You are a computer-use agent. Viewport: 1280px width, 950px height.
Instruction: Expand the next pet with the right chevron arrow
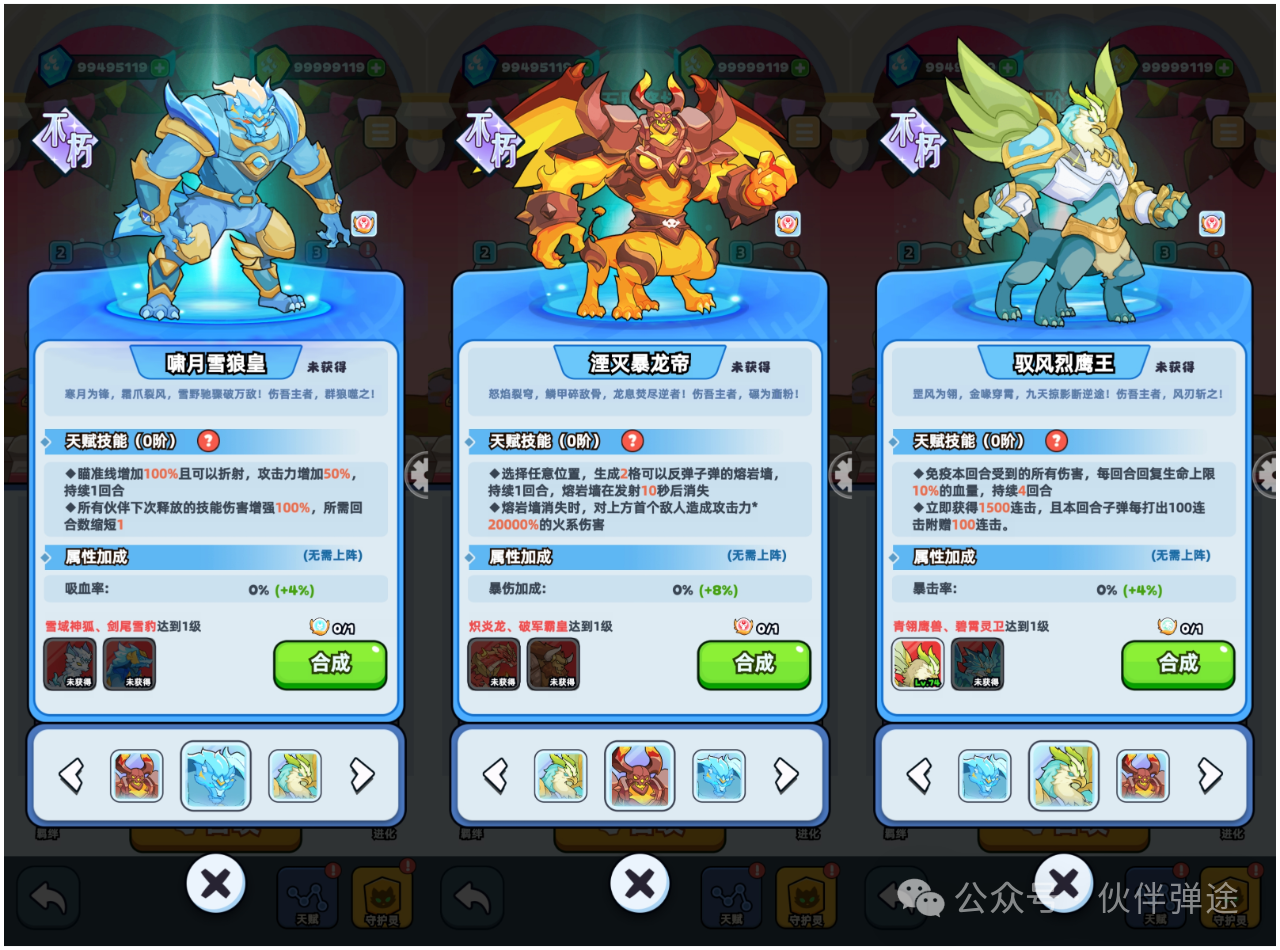(x=364, y=774)
